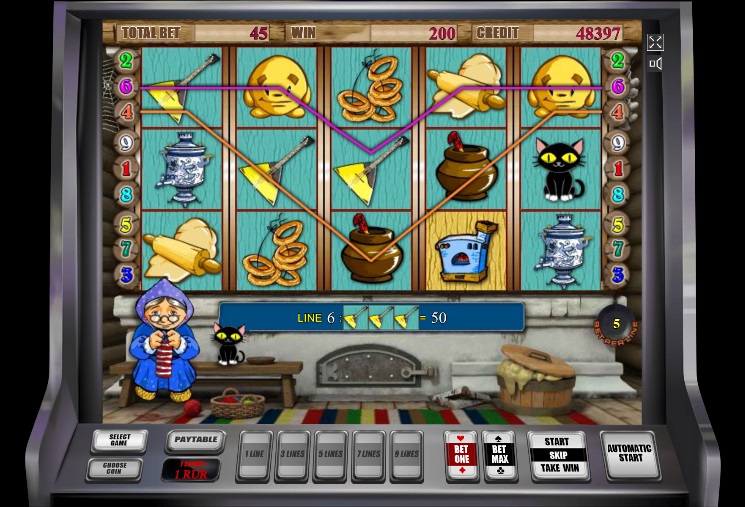Click the Start / Skip / Take Win button
Viewport: 745px width, 507px height.
pyautogui.click(x=558, y=455)
